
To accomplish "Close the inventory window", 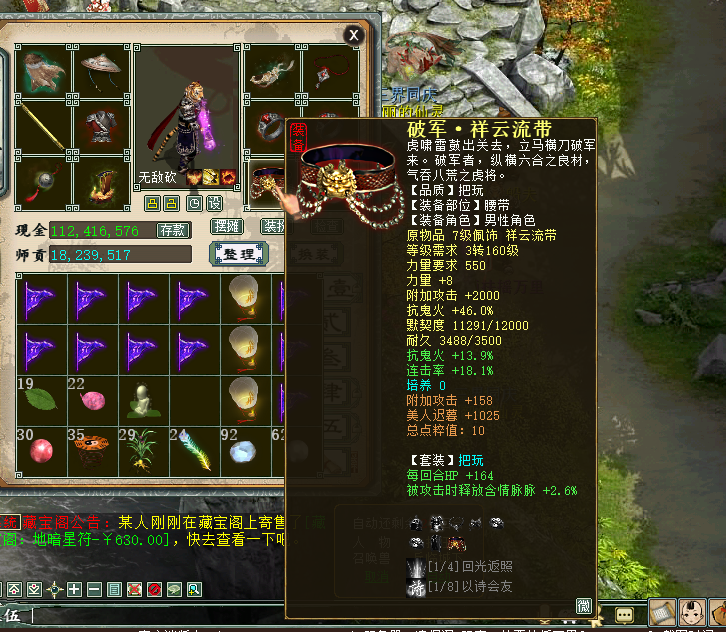I will pos(353,35).
